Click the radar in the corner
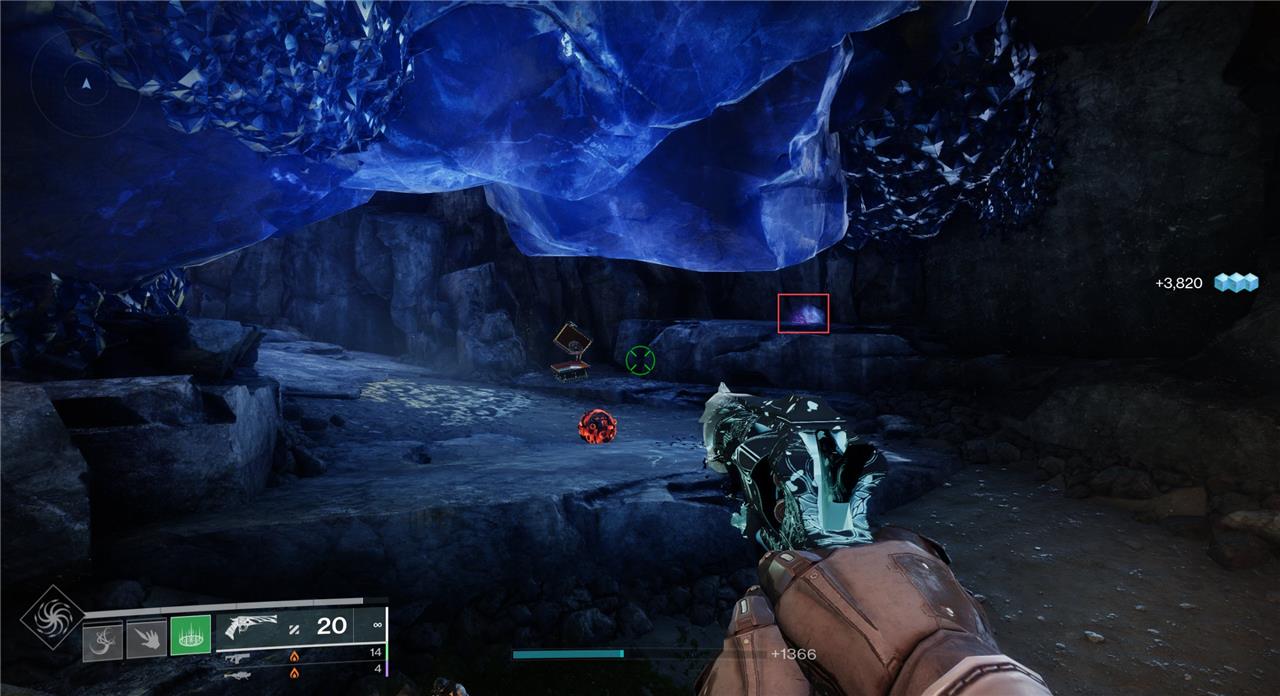 click(x=84, y=84)
